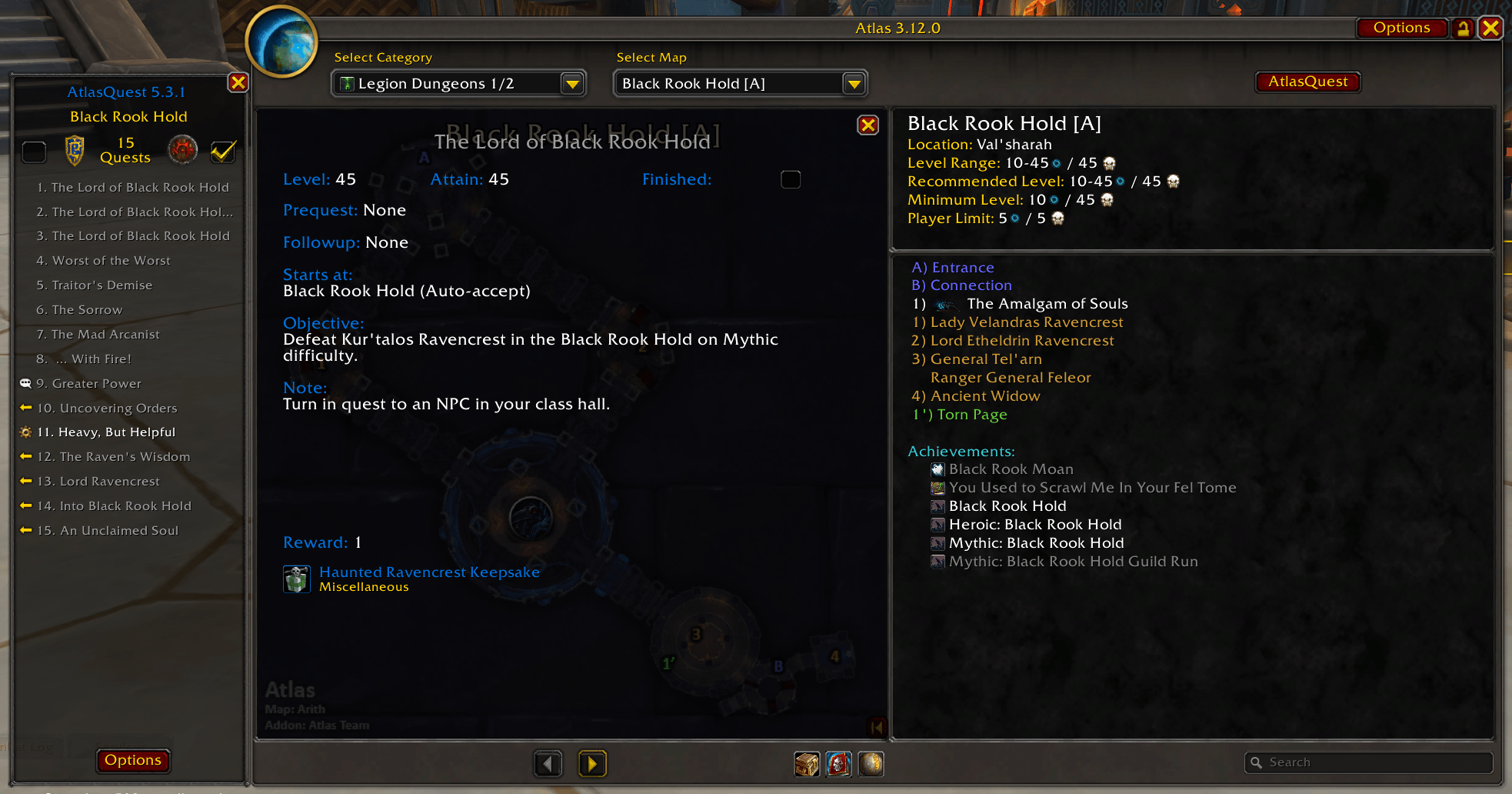Click the red AtlasQuest button
This screenshot has width=1512, height=794.
pyautogui.click(x=1307, y=82)
